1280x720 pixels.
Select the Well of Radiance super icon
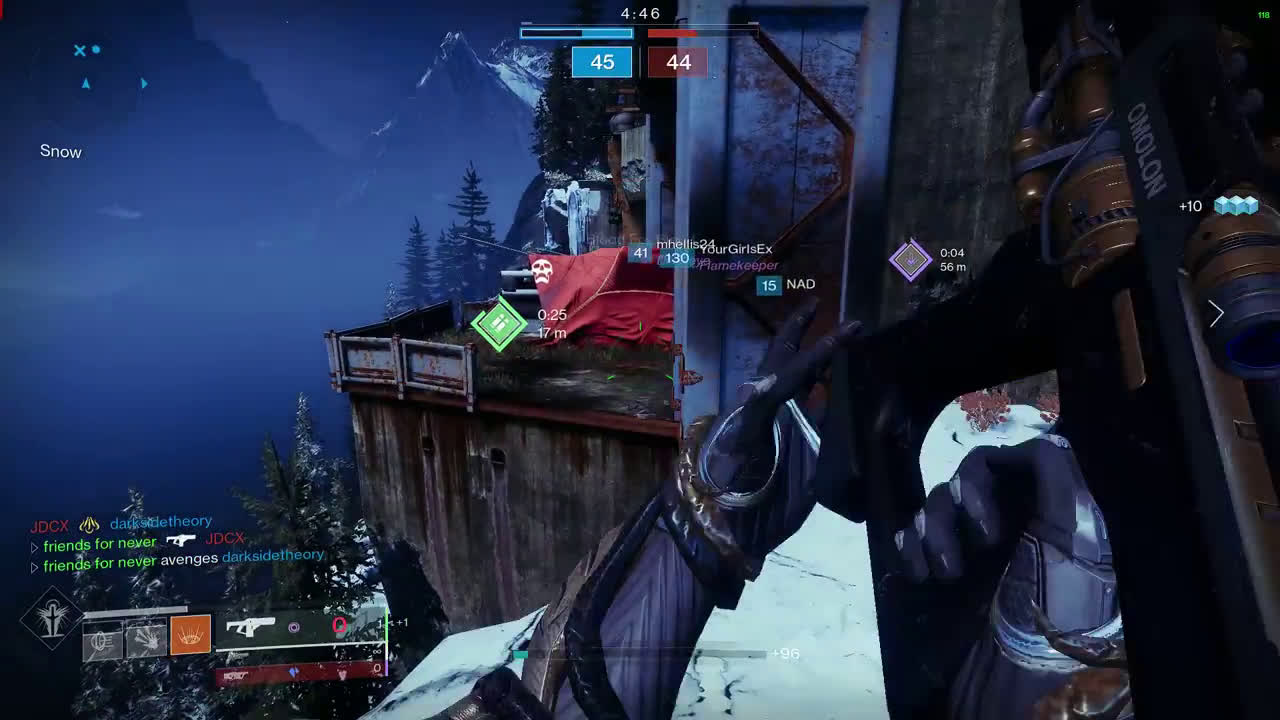pos(50,620)
